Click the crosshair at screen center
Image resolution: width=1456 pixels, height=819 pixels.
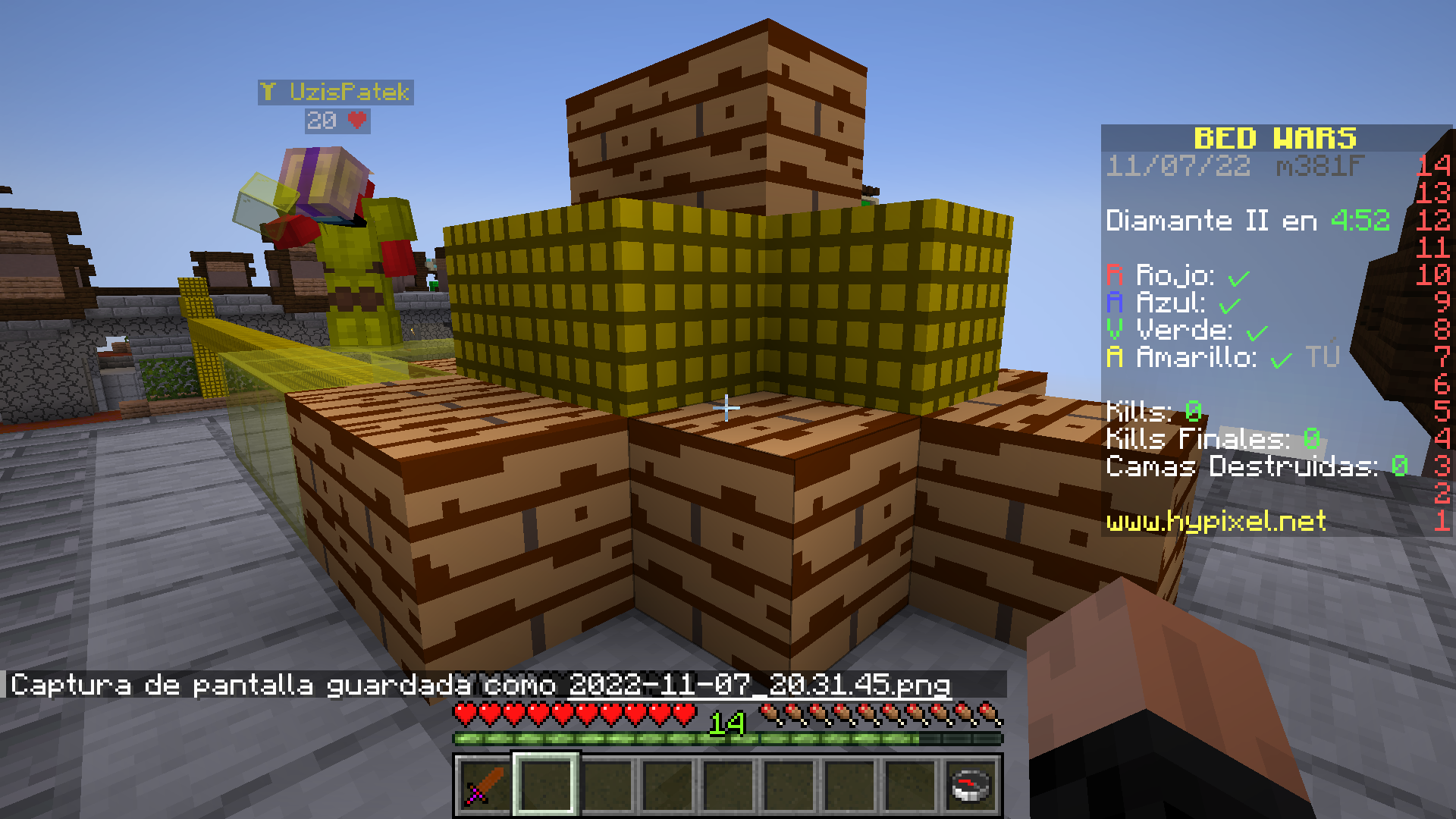click(x=727, y=407)
